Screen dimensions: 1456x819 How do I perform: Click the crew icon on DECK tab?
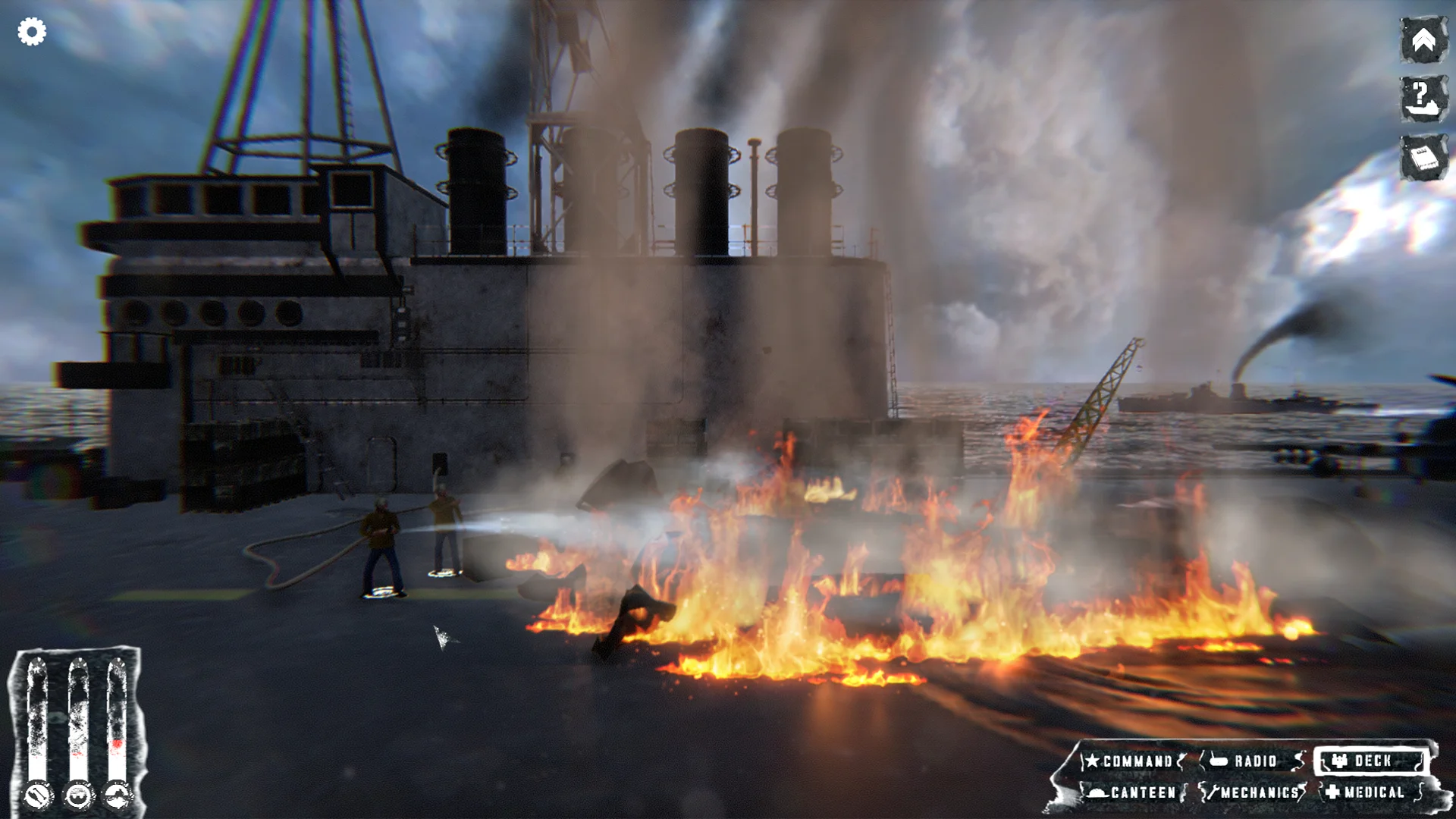click(x=1340, y=760)
